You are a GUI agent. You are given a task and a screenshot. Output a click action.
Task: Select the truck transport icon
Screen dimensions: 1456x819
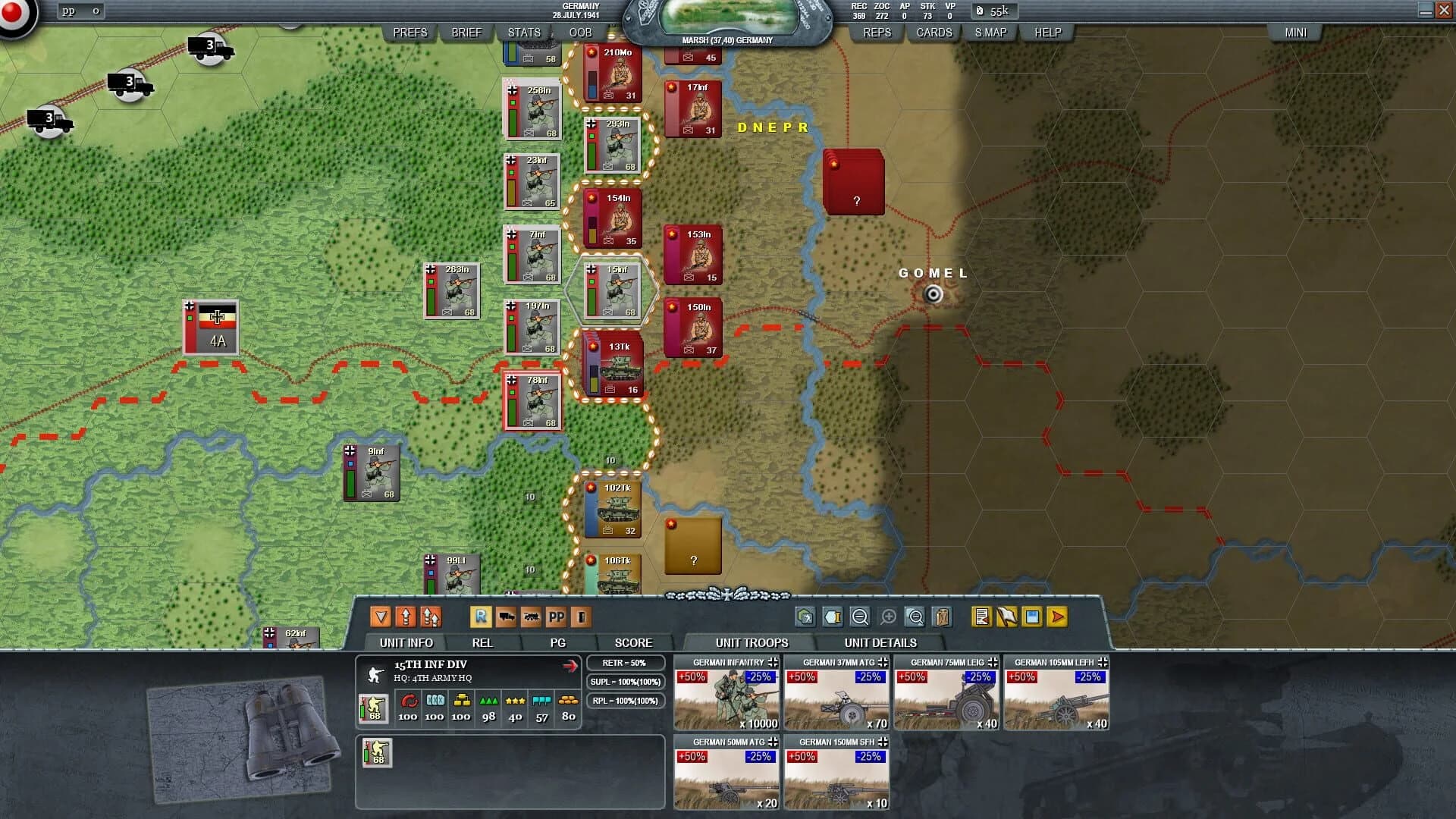coord(507,617)
